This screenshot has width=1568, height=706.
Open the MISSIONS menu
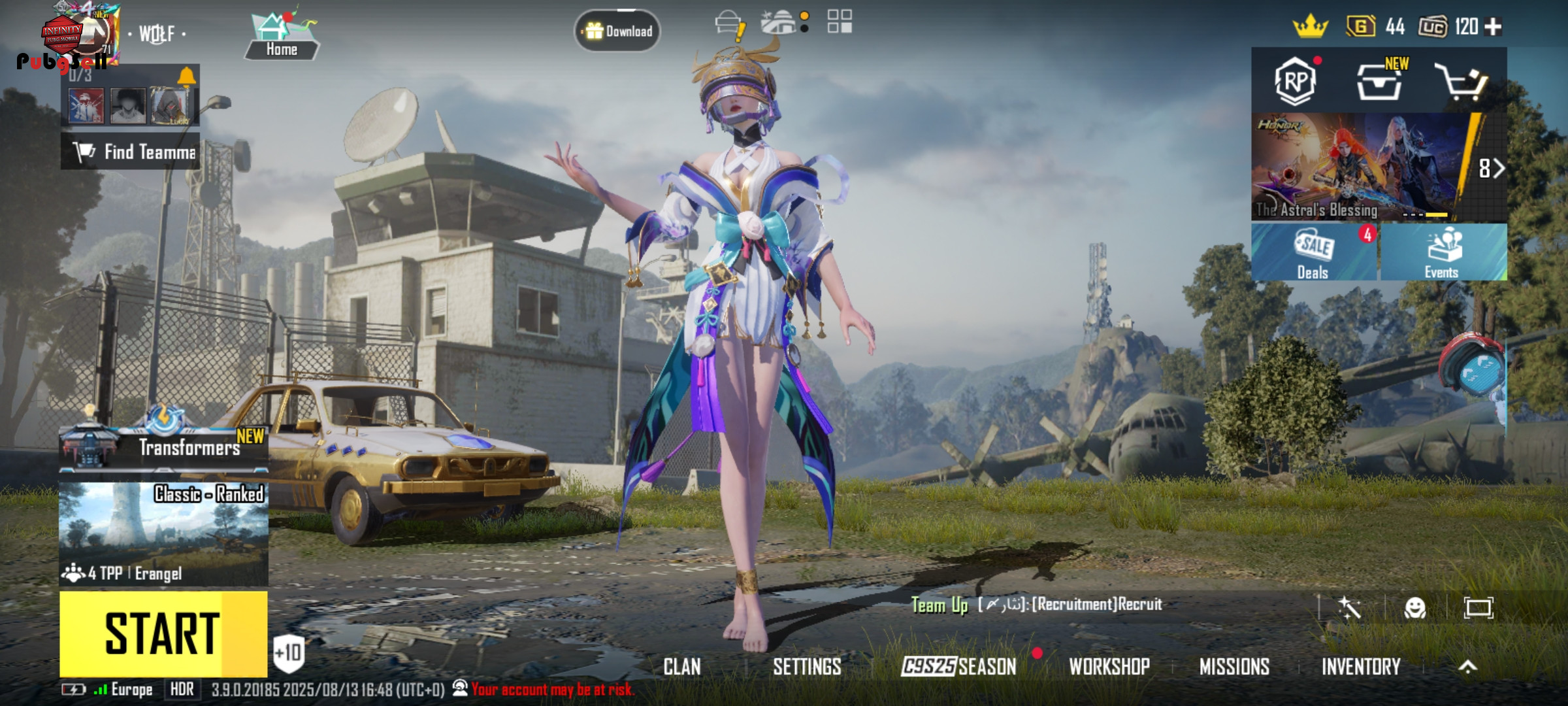point(1234,667)
